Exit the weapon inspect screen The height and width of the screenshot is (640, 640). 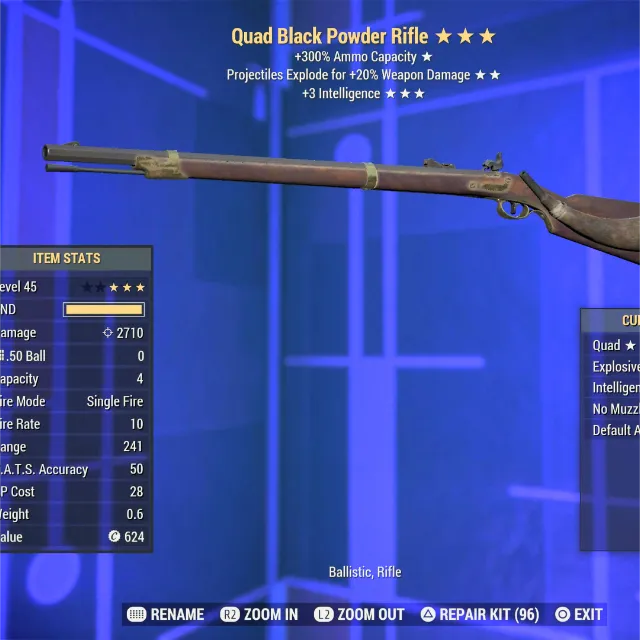[579, 614]
